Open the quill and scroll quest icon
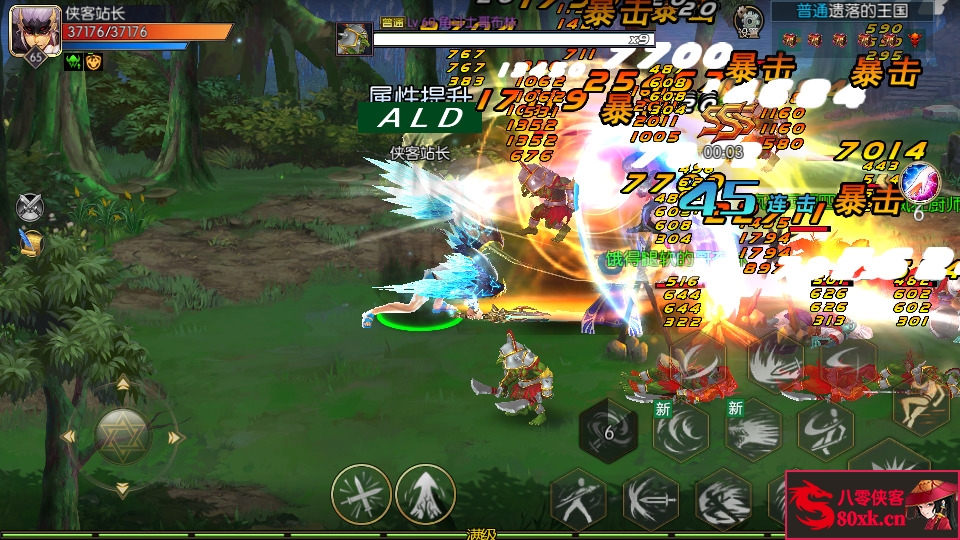The image size is (960, 540). point(31,242)
